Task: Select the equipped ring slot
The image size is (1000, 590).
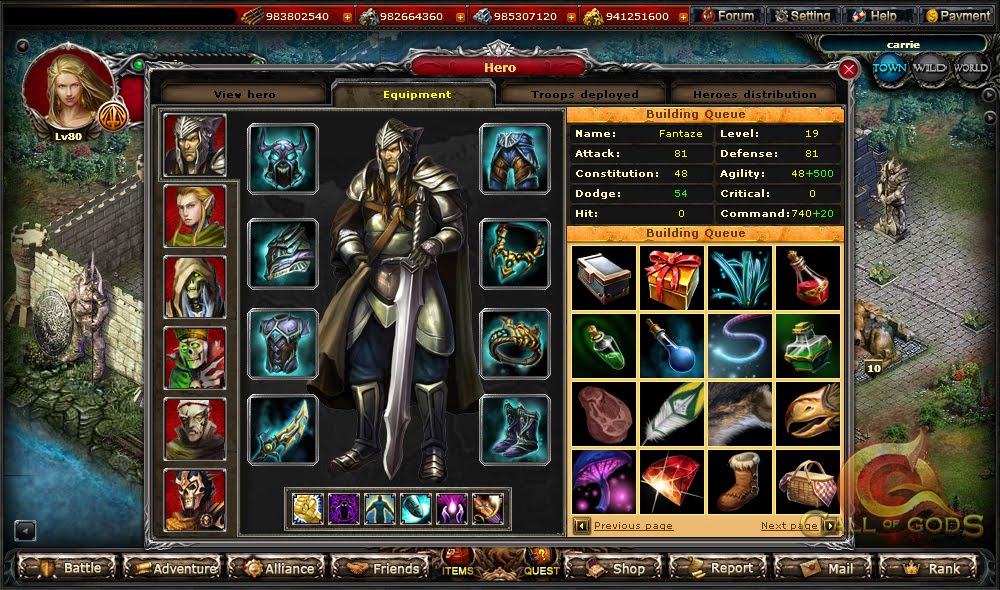Action: (515, 343)
